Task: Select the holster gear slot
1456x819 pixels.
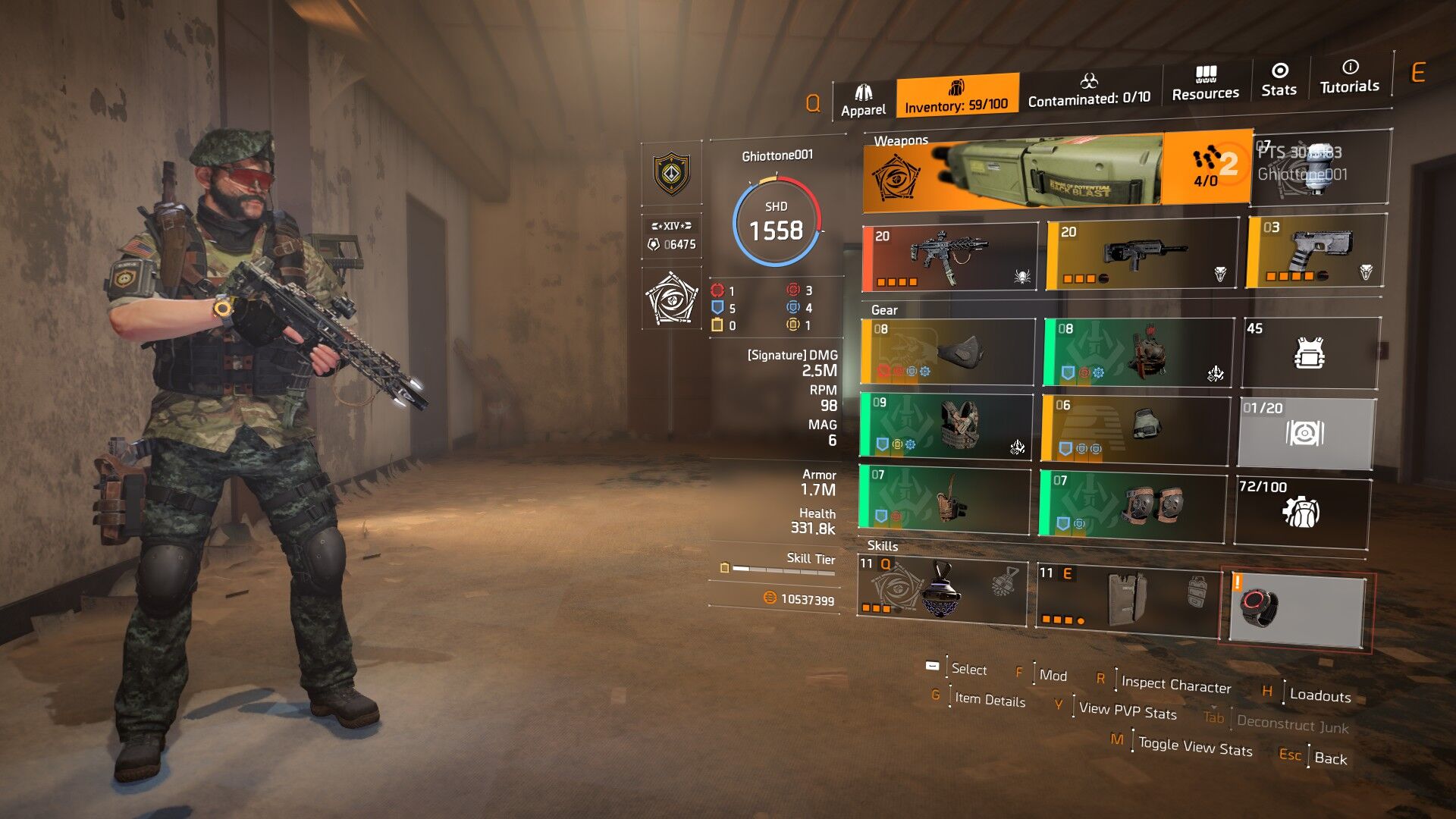Action: tap(945, 498)
